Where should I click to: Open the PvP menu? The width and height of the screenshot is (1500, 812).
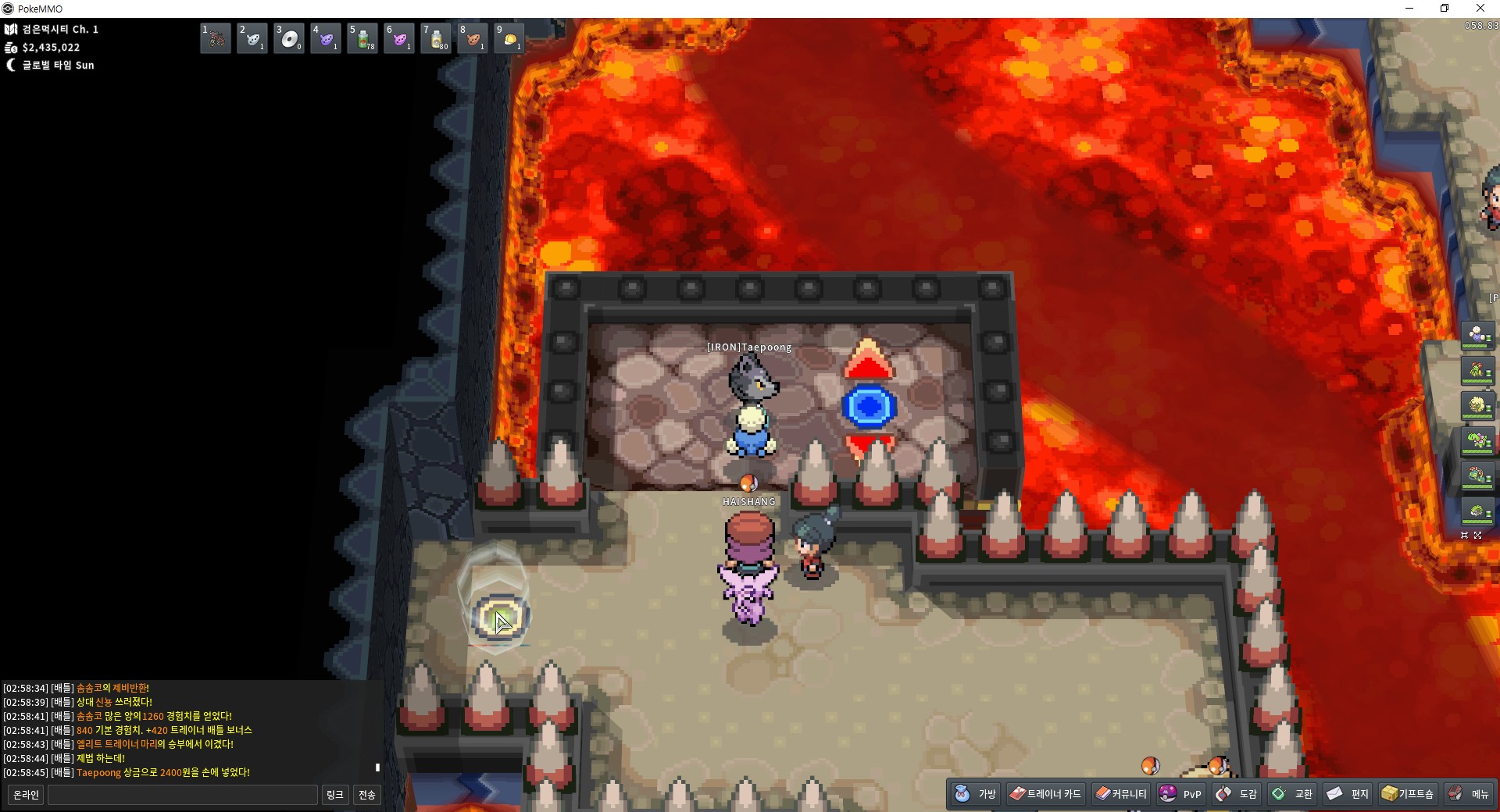pyautogui.click(x=1181, y=794)
